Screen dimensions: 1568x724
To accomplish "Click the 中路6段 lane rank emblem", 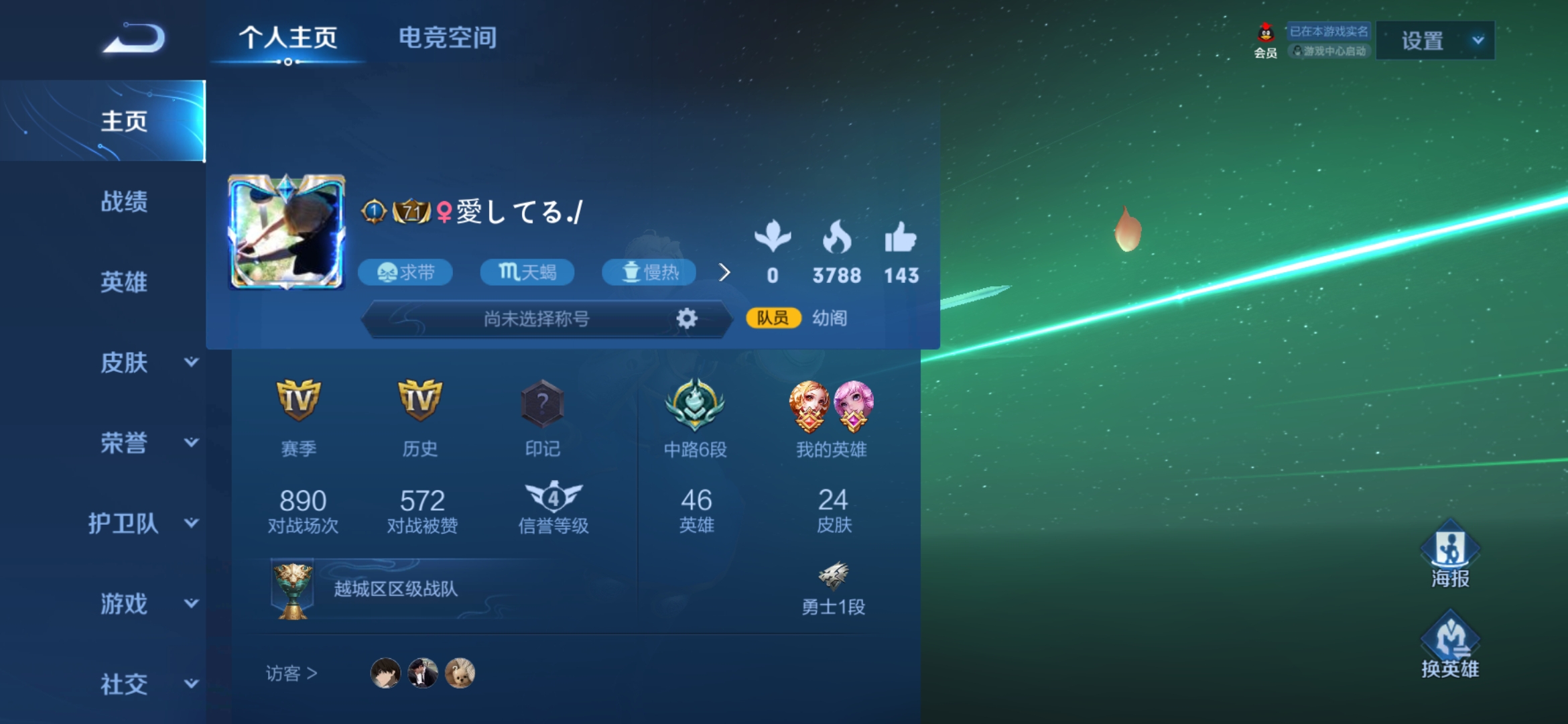I will (x=695, y=406).
